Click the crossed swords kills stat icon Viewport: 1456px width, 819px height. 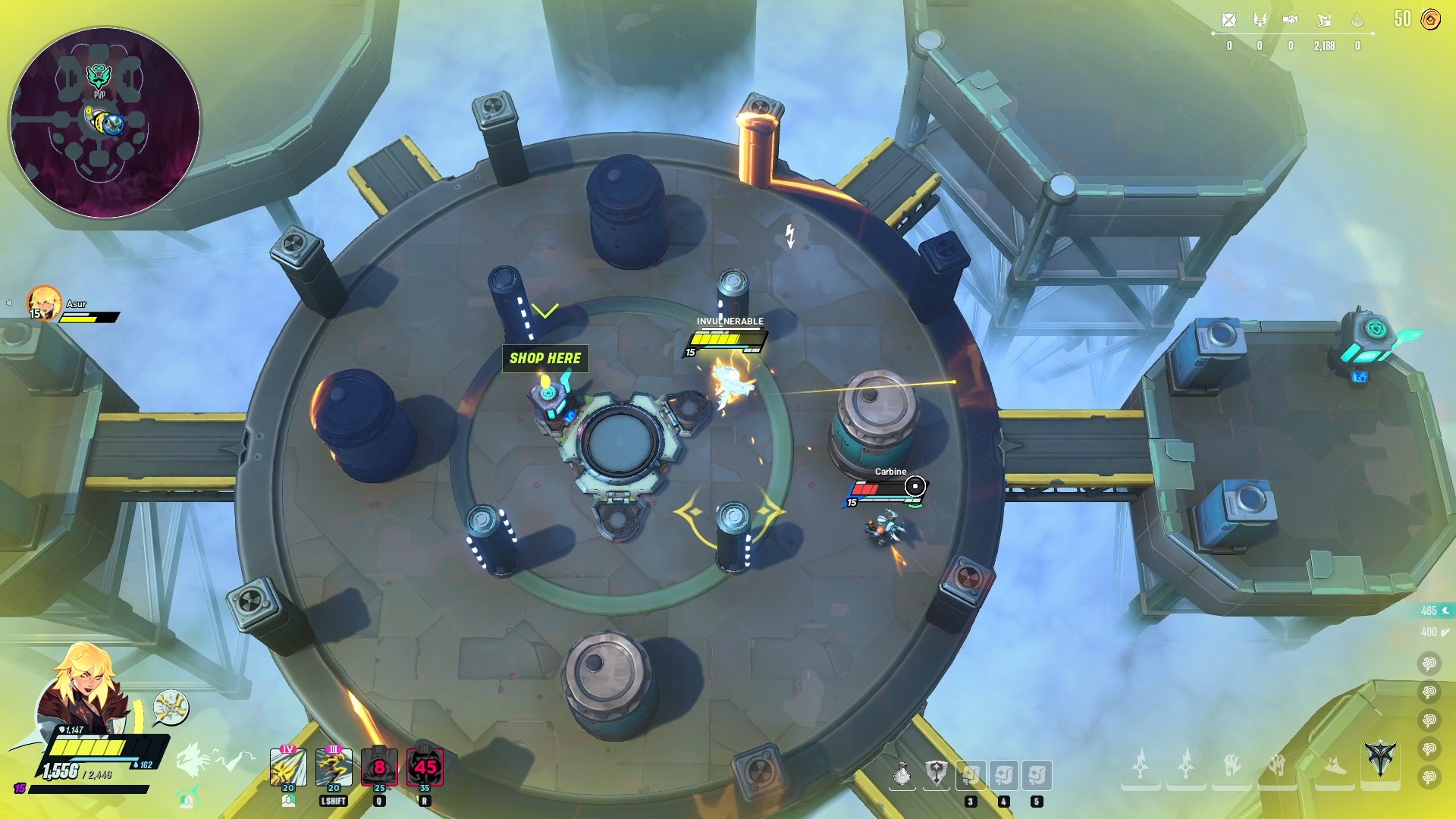[1229, 20]
